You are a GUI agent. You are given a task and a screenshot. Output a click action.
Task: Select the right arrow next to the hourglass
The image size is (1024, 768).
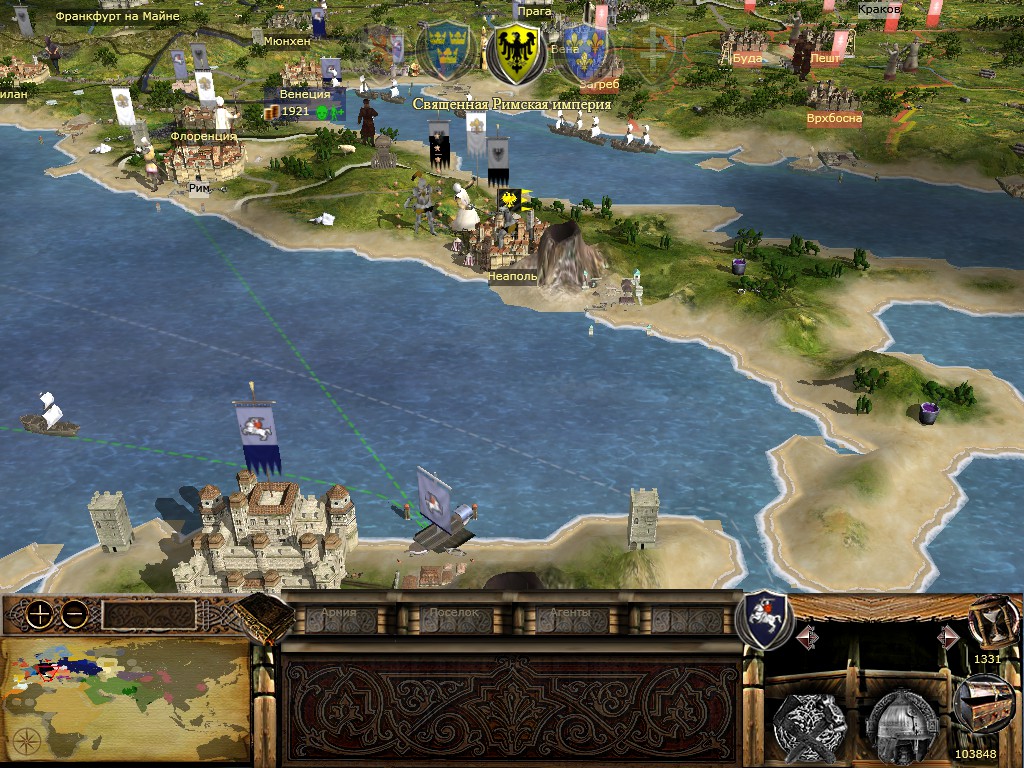(947, 636)
